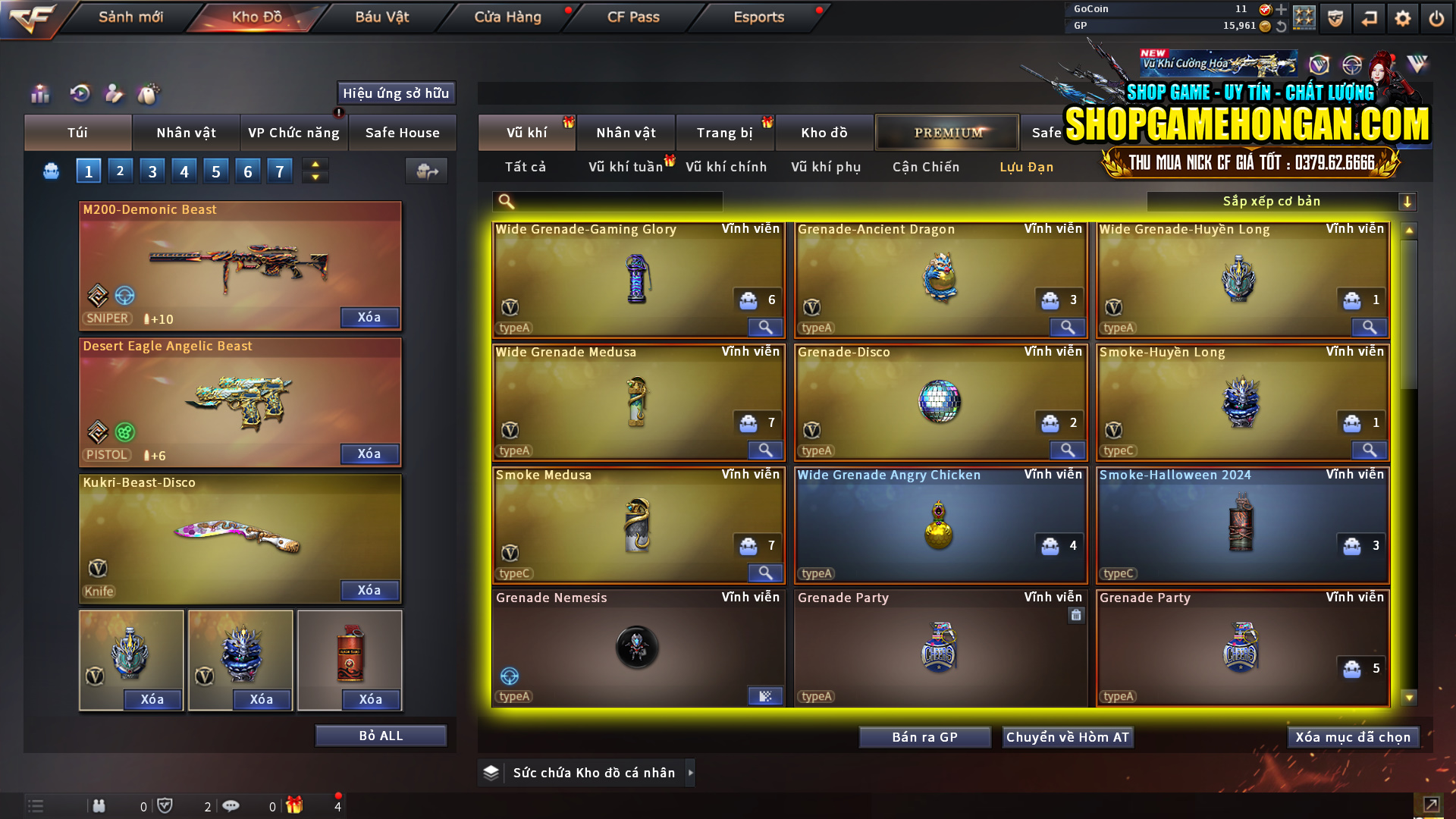Open the friends icon at the bottom bar

[x=99, y=805]
